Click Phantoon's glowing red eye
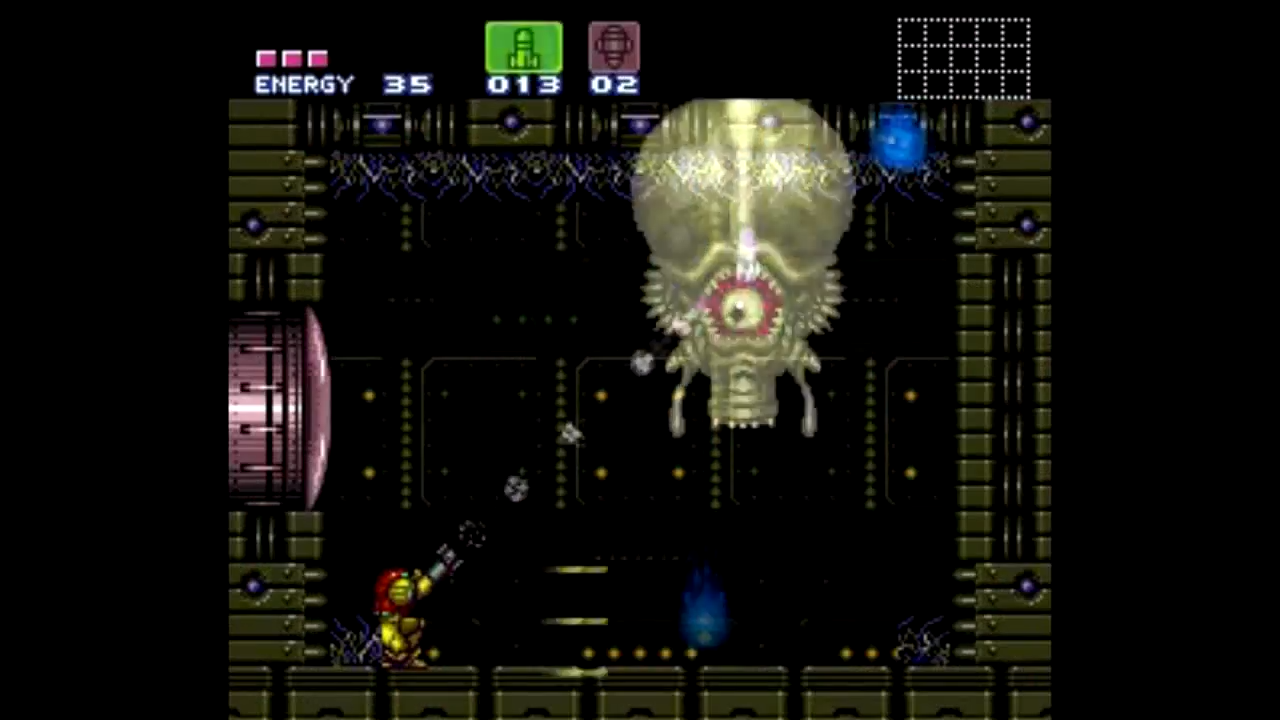The width and height of the screenshot is (1280, 720). click(x=740, y=310)
